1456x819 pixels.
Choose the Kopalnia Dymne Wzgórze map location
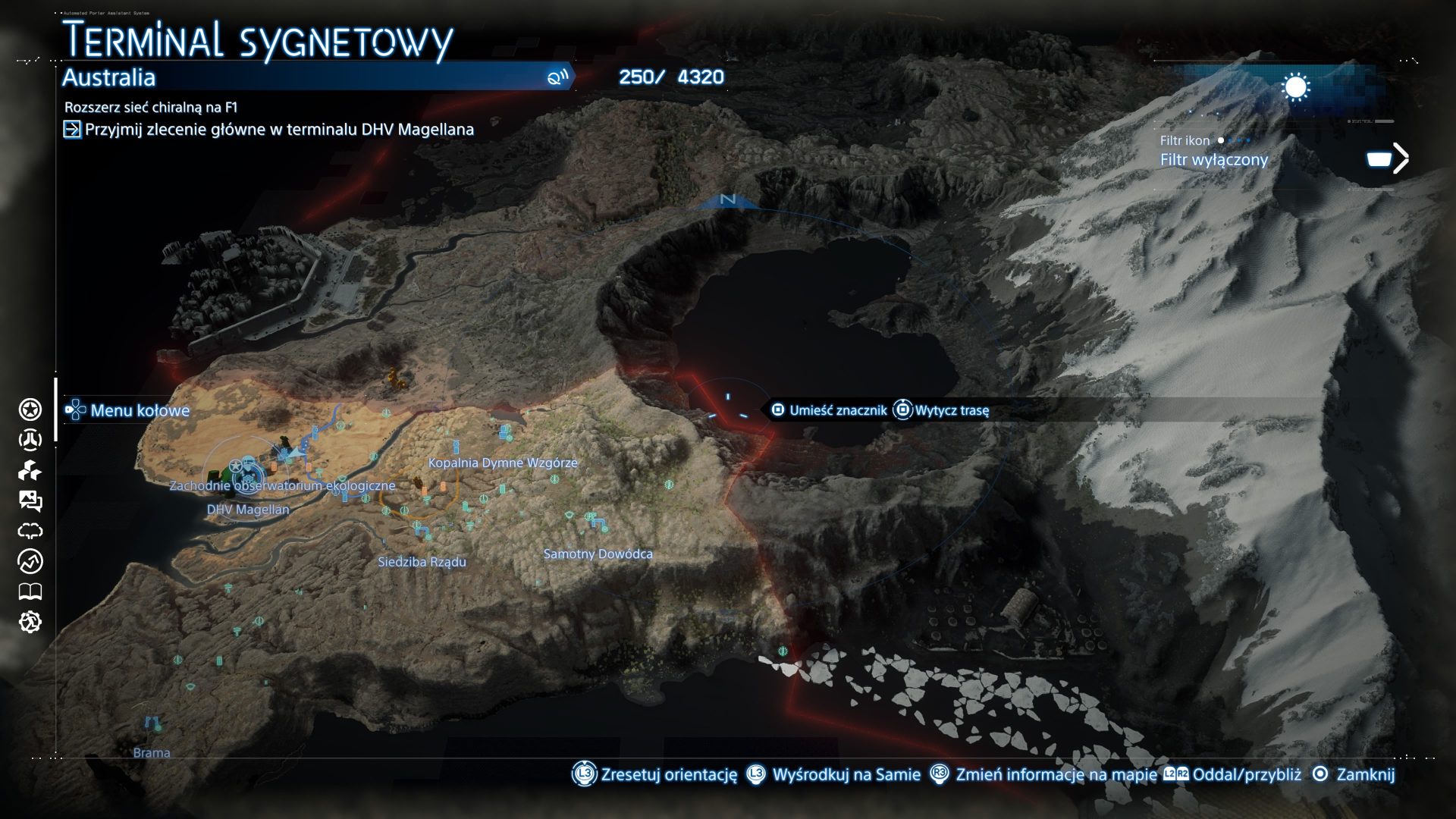503,463
